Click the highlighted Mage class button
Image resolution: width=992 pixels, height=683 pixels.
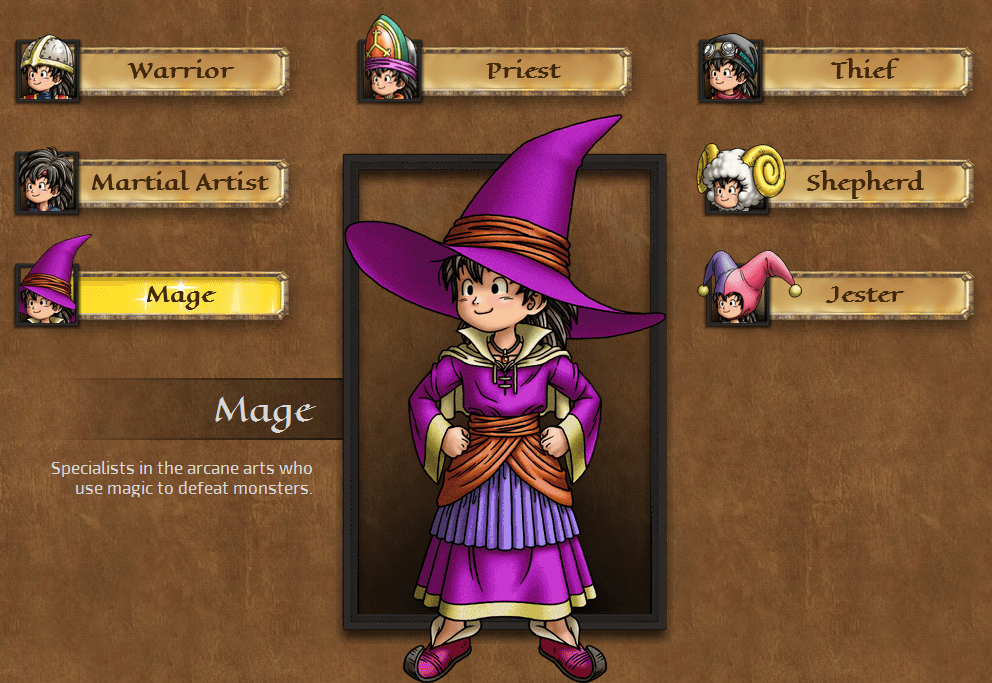pos(181,295)
